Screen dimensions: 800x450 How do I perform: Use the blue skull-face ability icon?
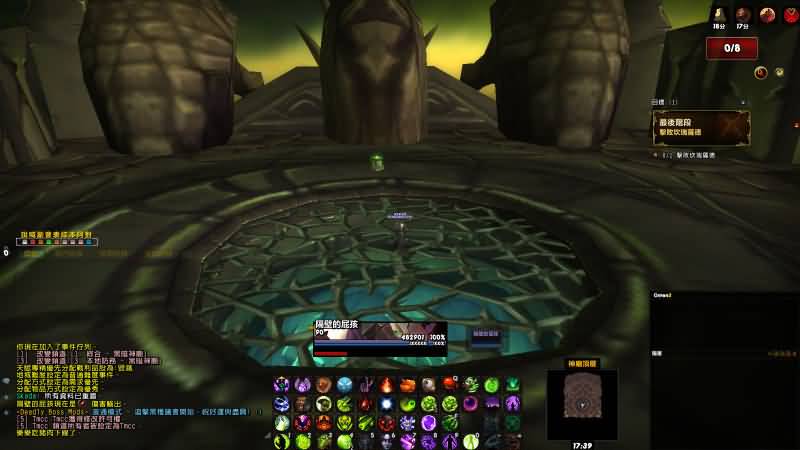(x=345, y=385)
